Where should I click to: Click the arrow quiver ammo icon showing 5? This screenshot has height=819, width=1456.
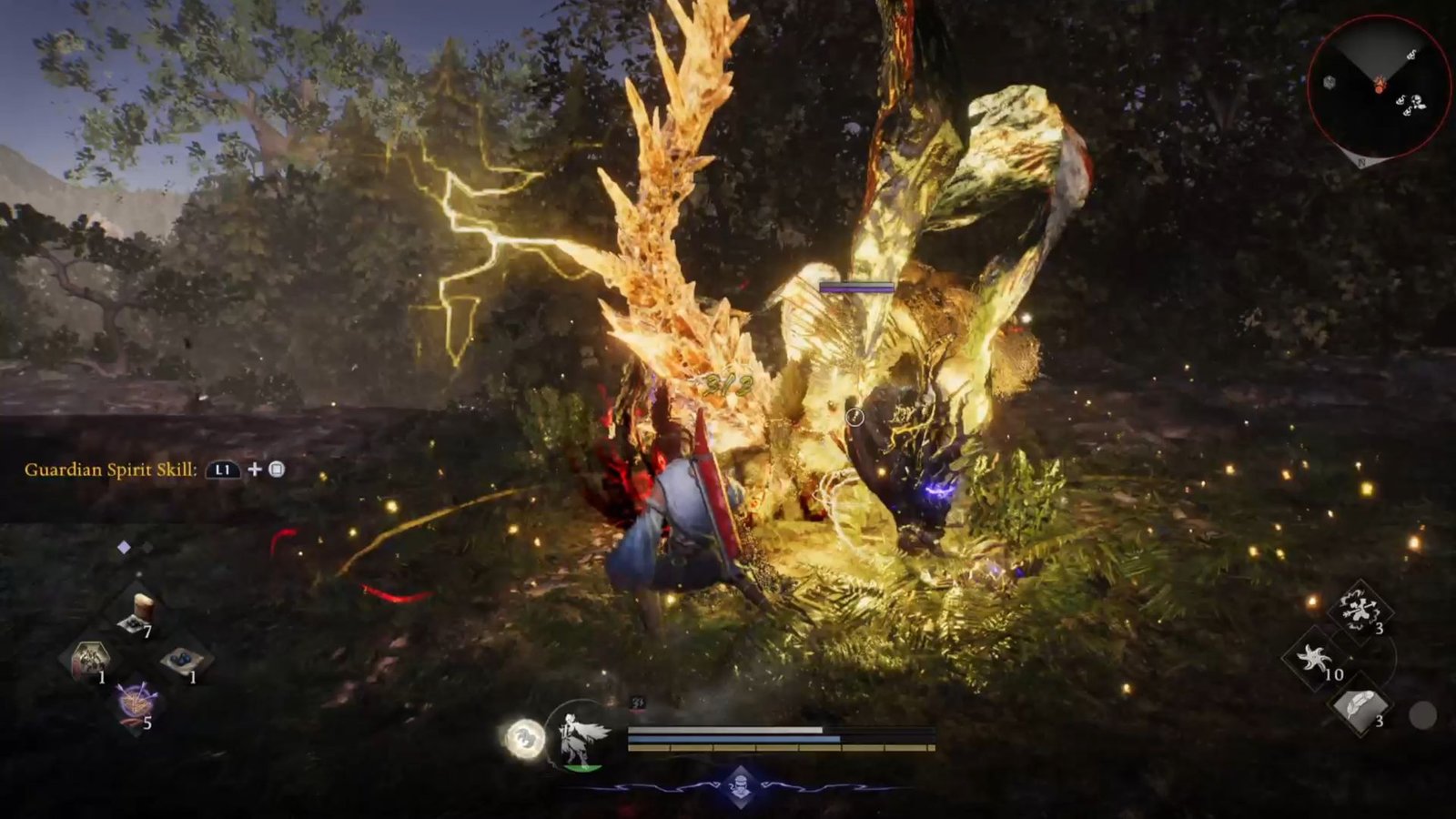pyautogui.click(x=136, y=703)
